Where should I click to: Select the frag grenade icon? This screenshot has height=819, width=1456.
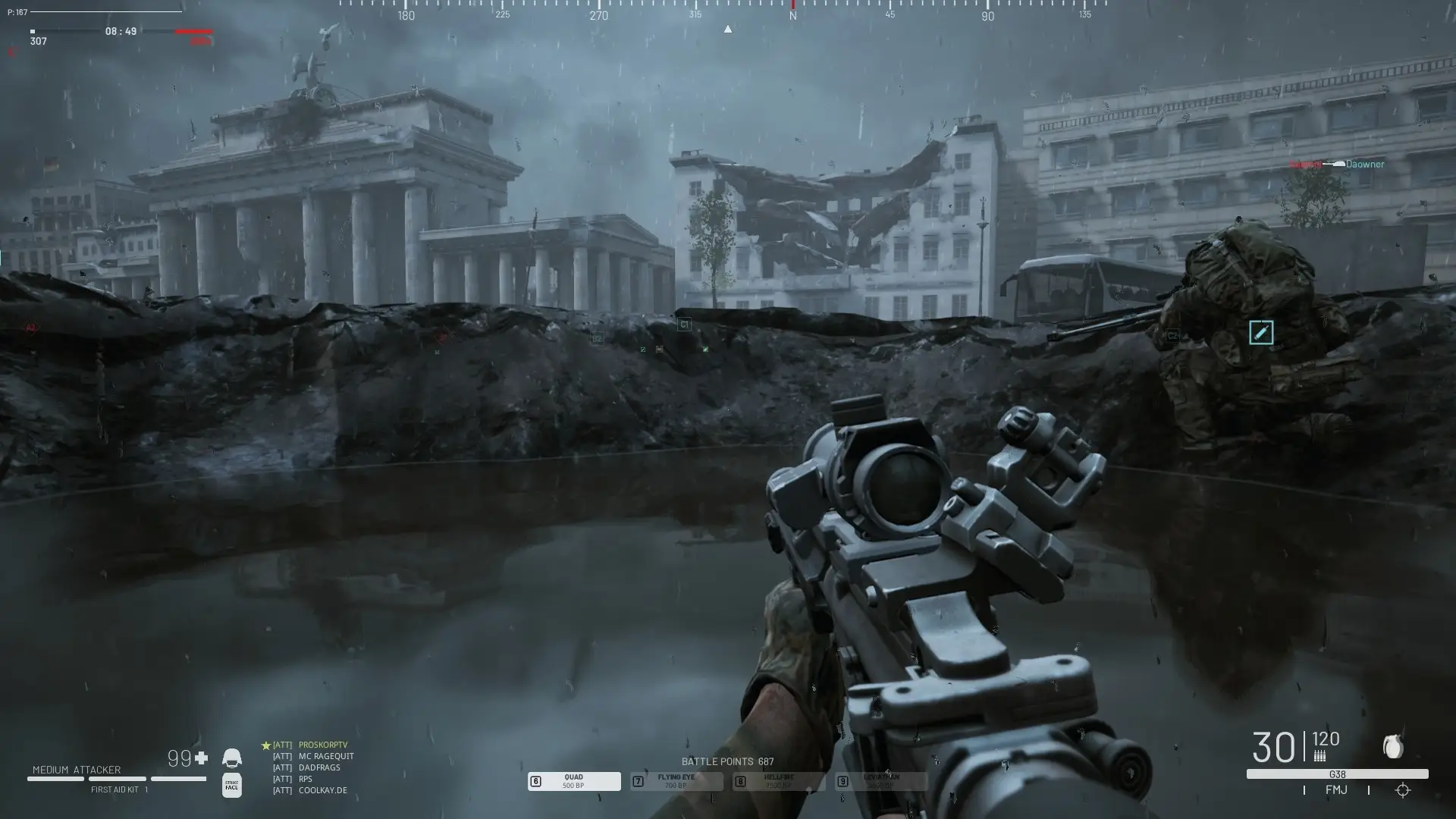coord(1393,748)
